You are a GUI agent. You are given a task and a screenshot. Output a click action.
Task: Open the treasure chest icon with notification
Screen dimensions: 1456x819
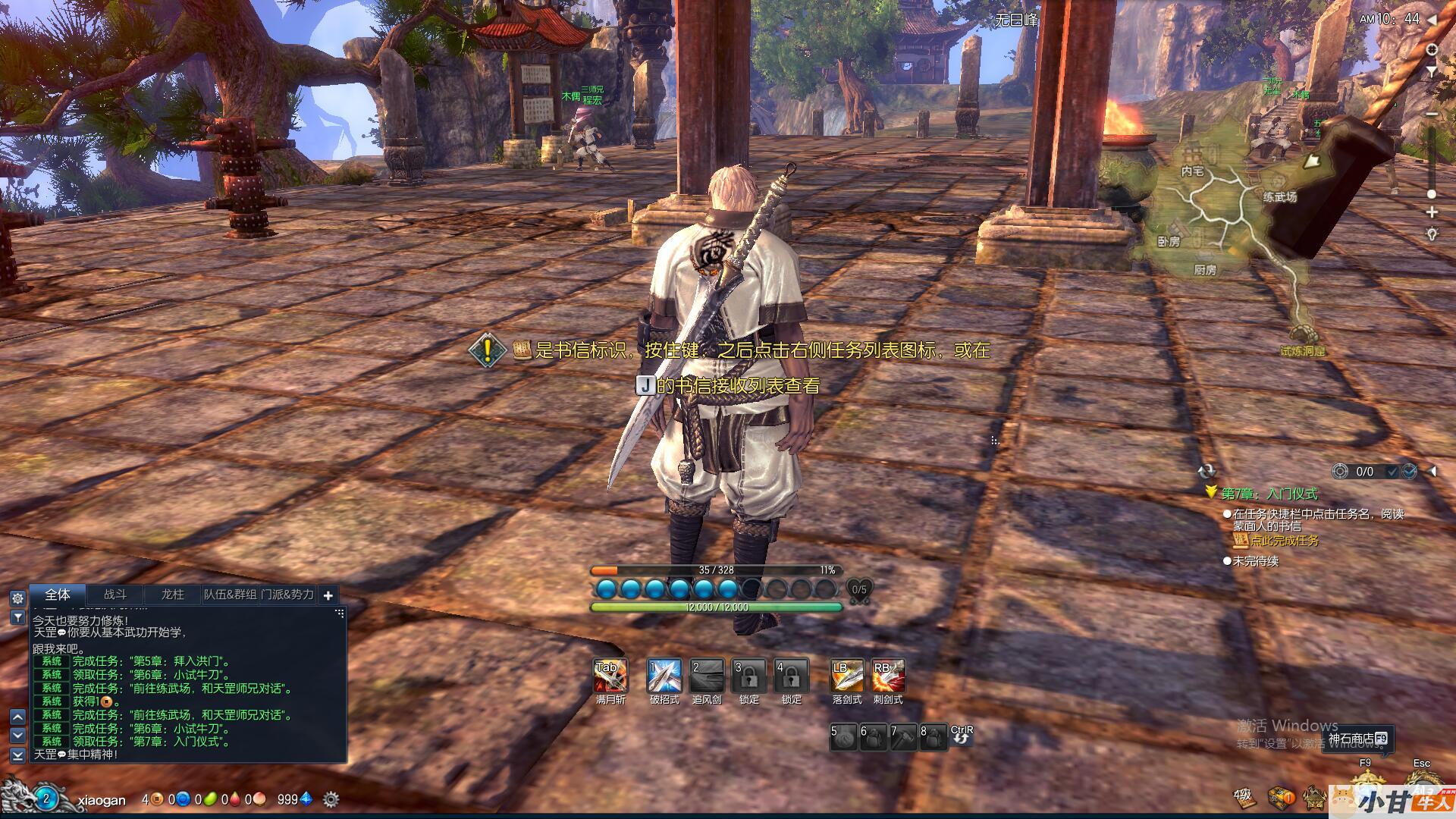(x=1282, y=797)
